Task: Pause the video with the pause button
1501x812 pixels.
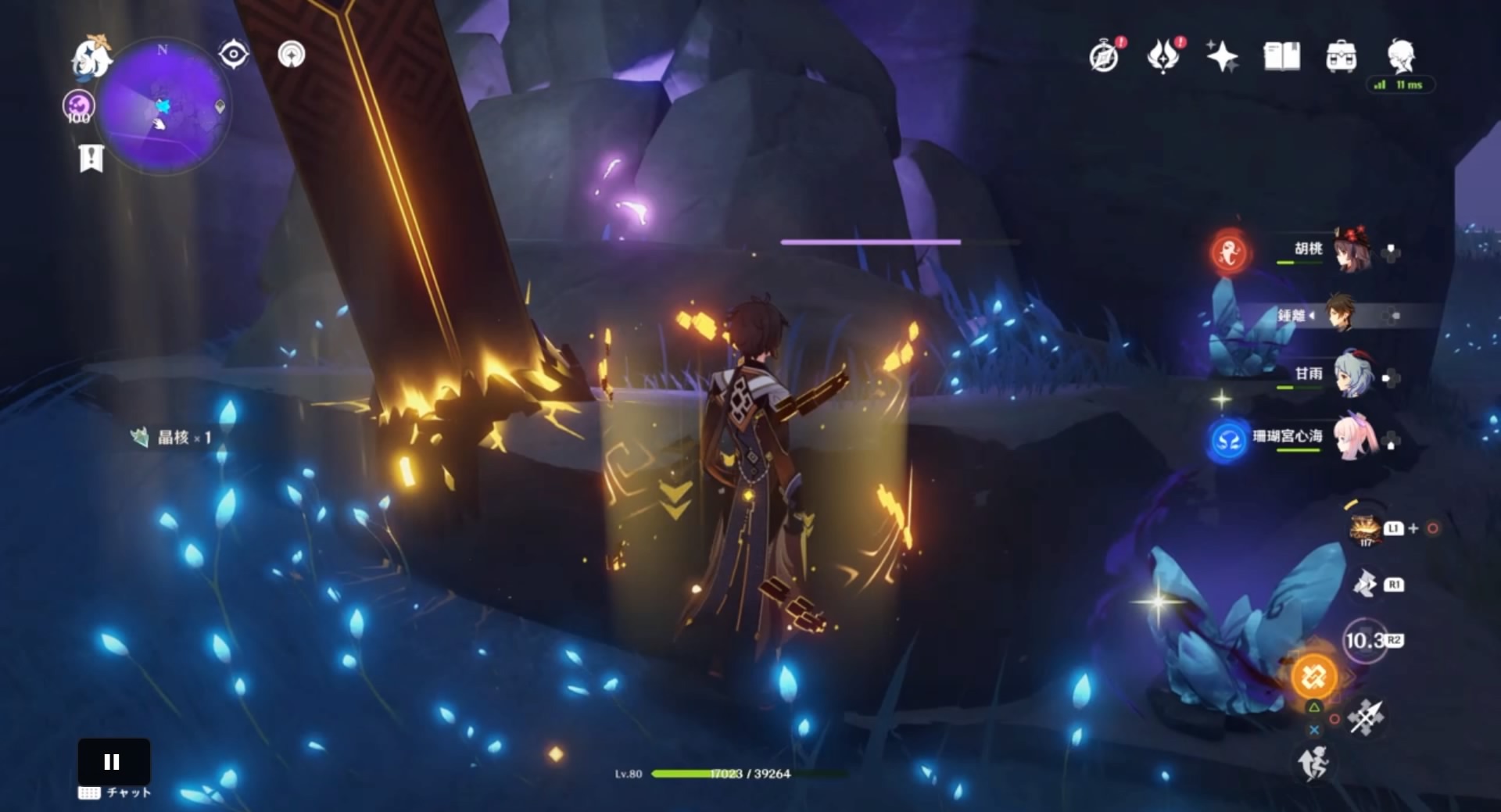Action: [x=113, y=762]
